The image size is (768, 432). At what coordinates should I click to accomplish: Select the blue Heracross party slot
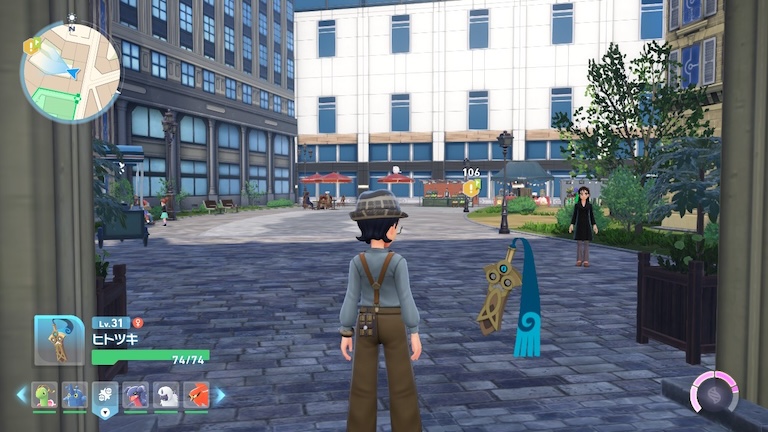click(74, 395)
